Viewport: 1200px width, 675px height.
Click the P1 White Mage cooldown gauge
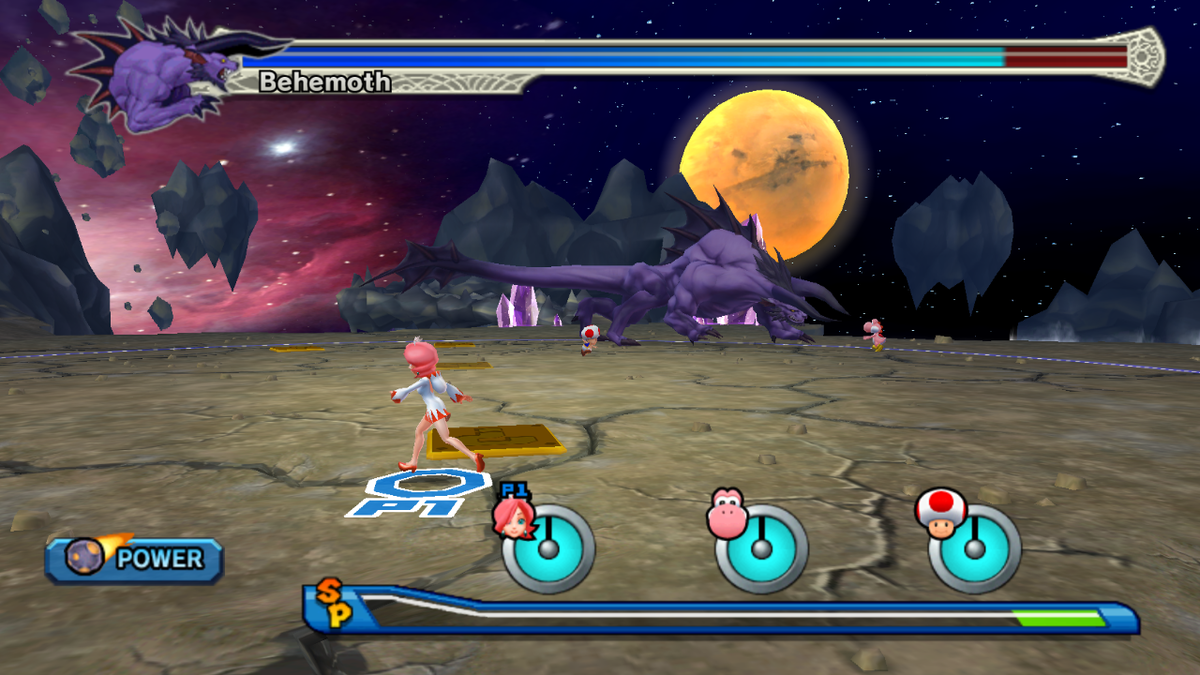click(548, 548)
